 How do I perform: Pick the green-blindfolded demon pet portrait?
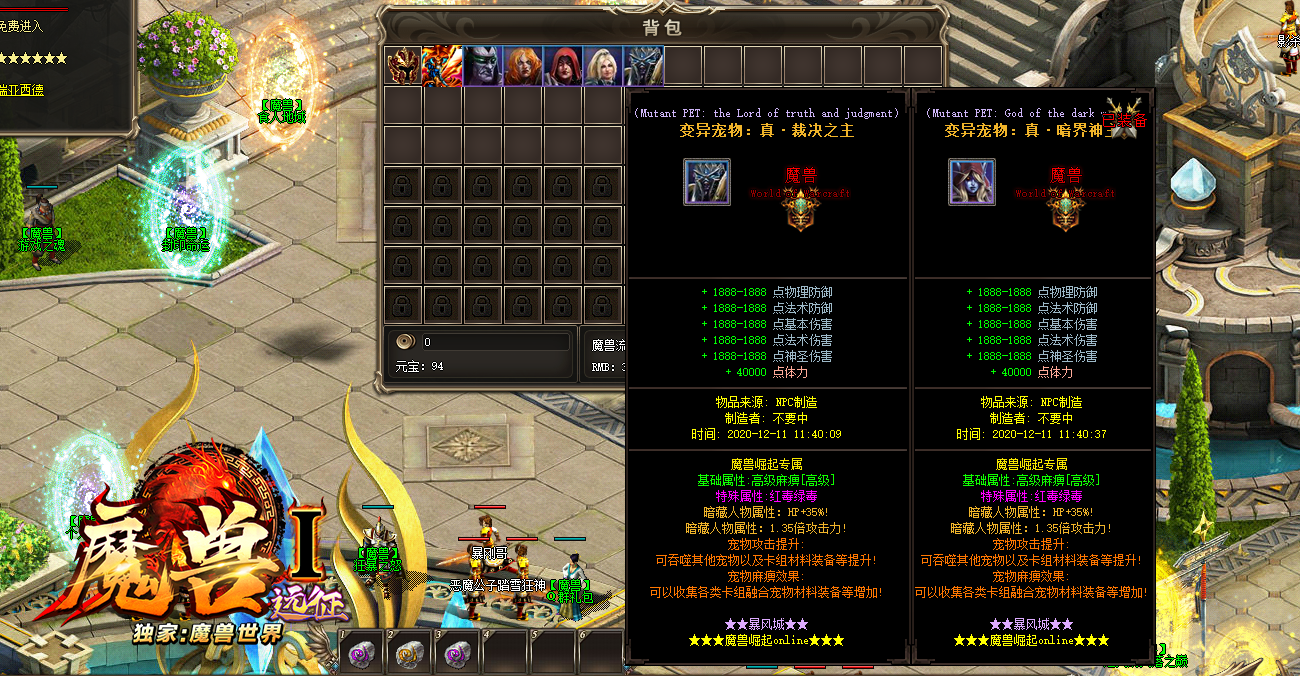point(483,66)
